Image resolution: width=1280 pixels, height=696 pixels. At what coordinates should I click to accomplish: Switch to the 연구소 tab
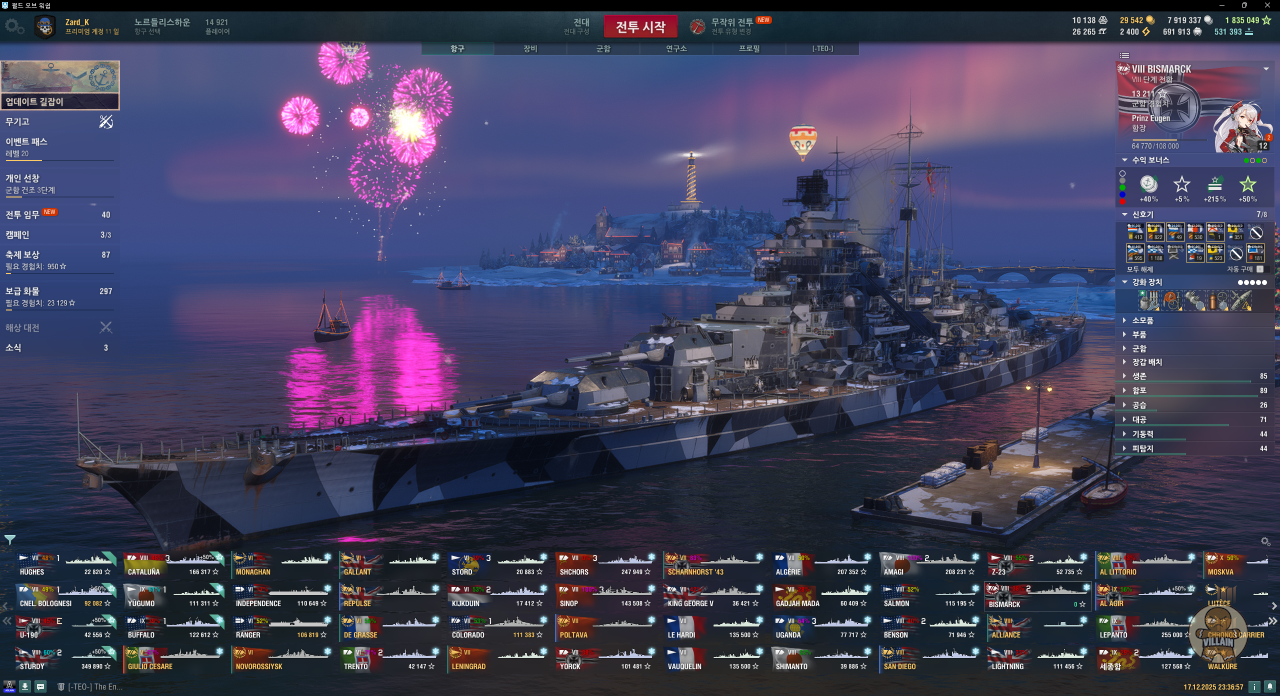click(x=676, y=48)
